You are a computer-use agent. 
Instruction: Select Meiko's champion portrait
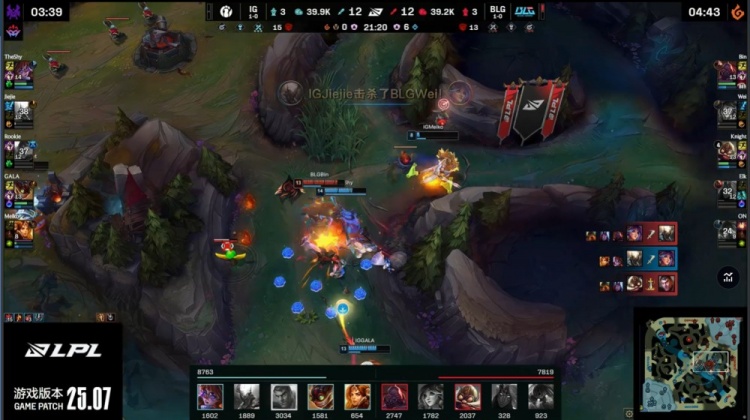(x=21, y=230)
